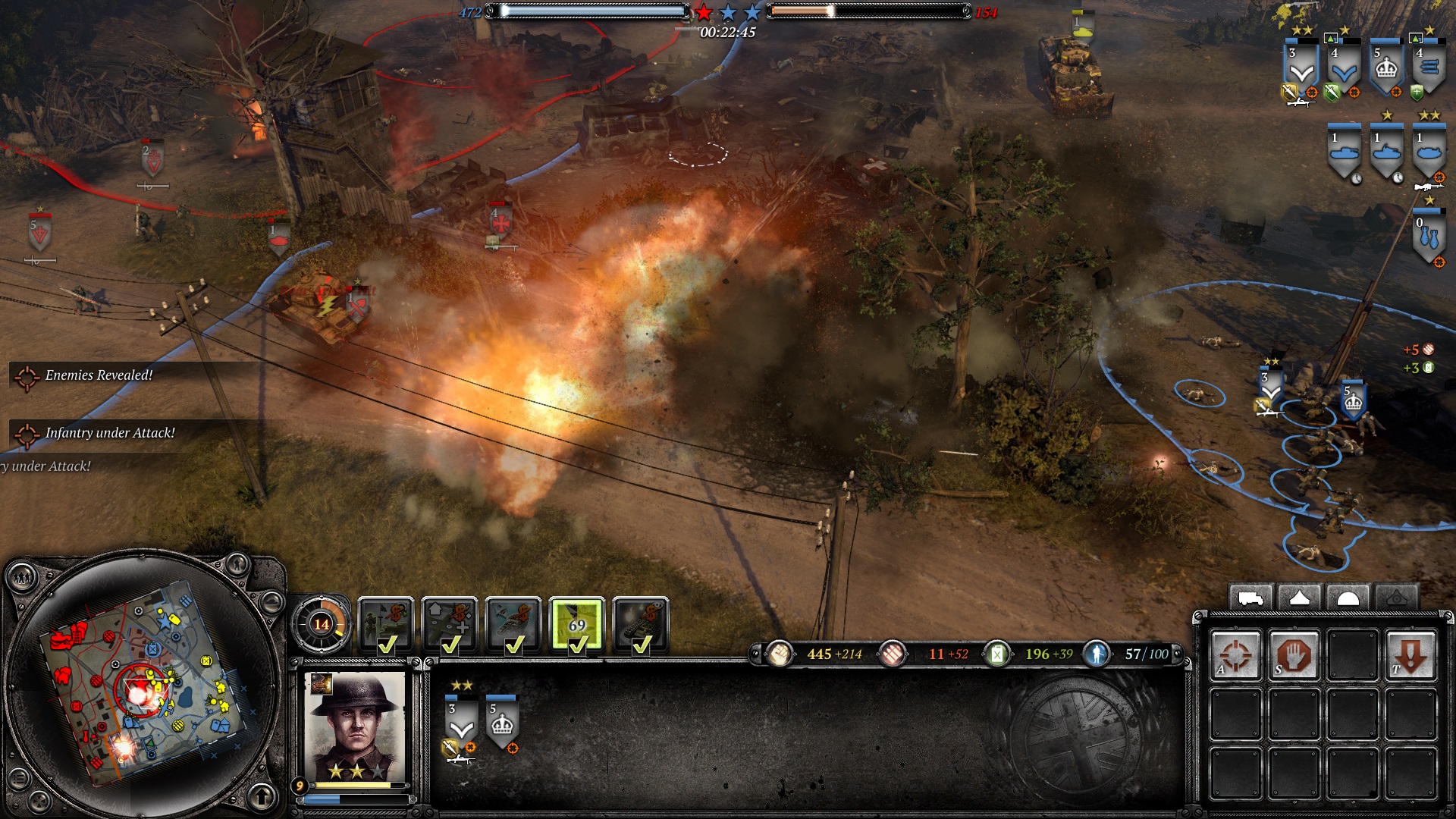Pick the crown squad shield in the selection panel
Viewport: 1456px width, 819px height.
[x=502, y=725]
